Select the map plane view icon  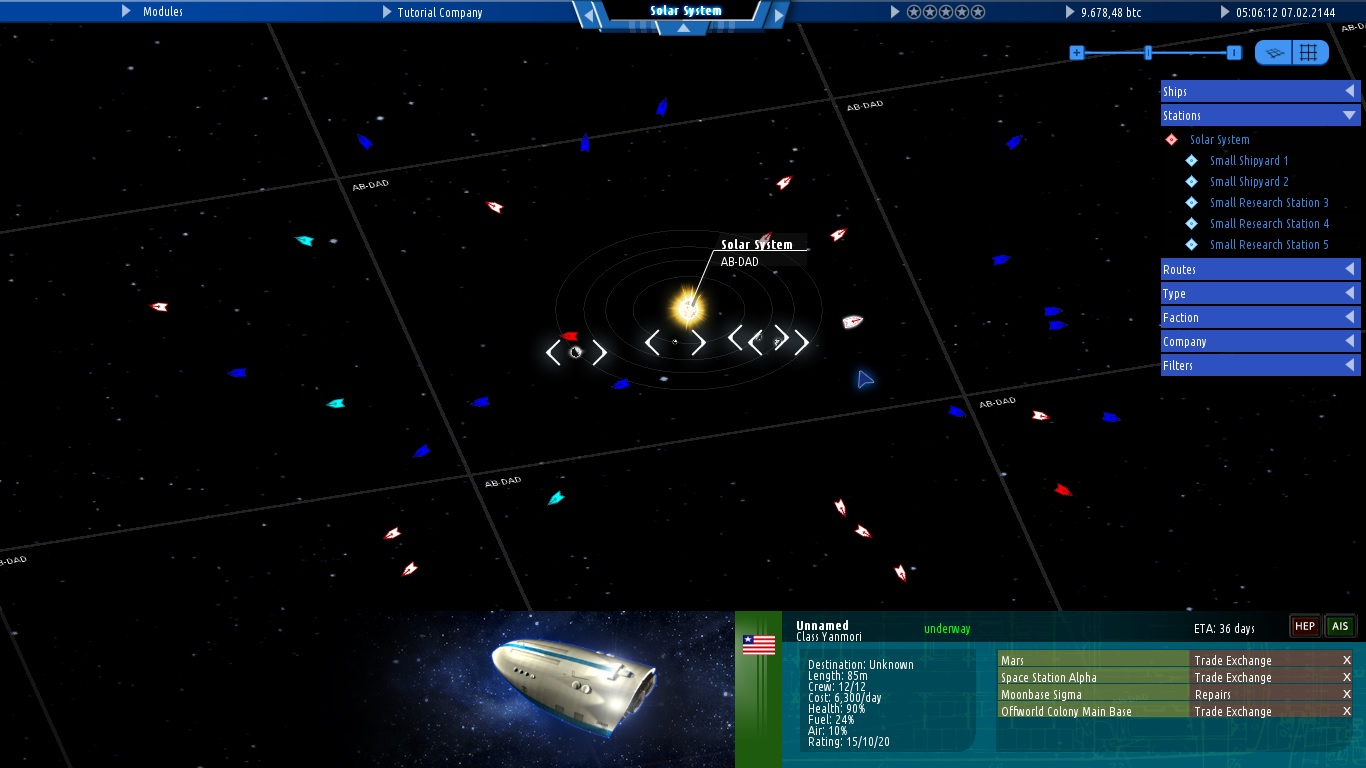tap(1272, 51)
